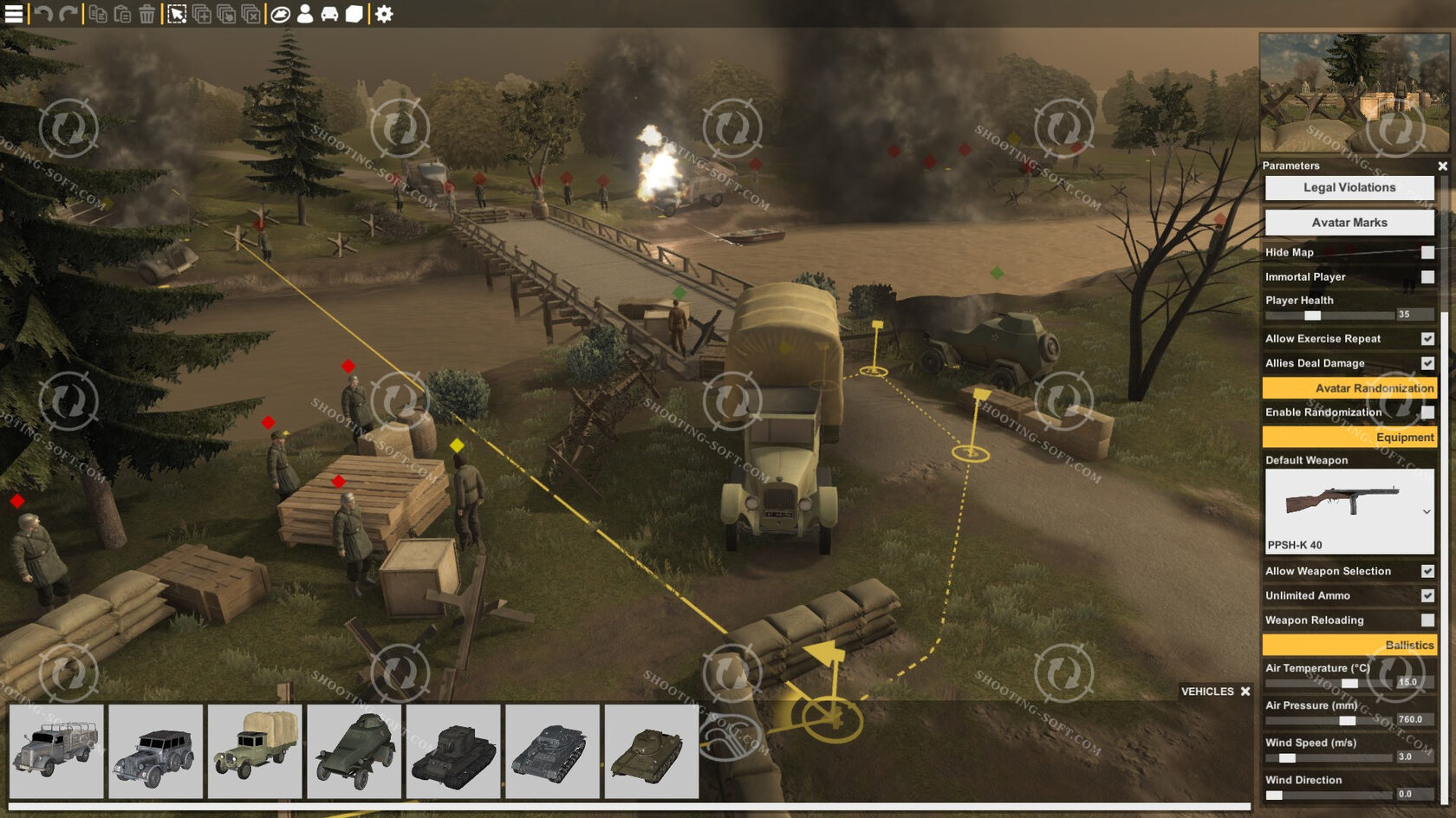Open the settings gear icon
The width and height of the screenshot is (1456, 818).
pos(384,15)
